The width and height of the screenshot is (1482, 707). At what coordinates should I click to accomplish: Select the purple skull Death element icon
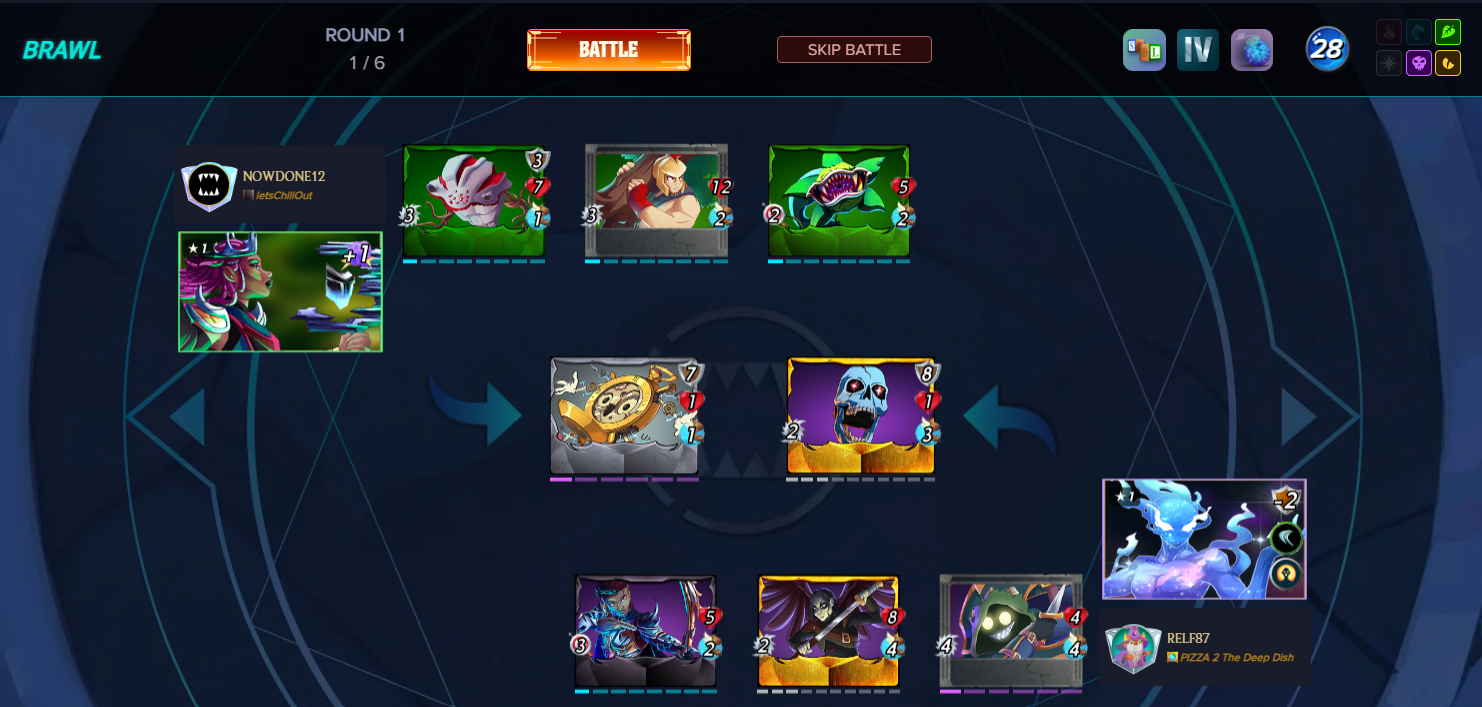click(x=1418, y=64)
